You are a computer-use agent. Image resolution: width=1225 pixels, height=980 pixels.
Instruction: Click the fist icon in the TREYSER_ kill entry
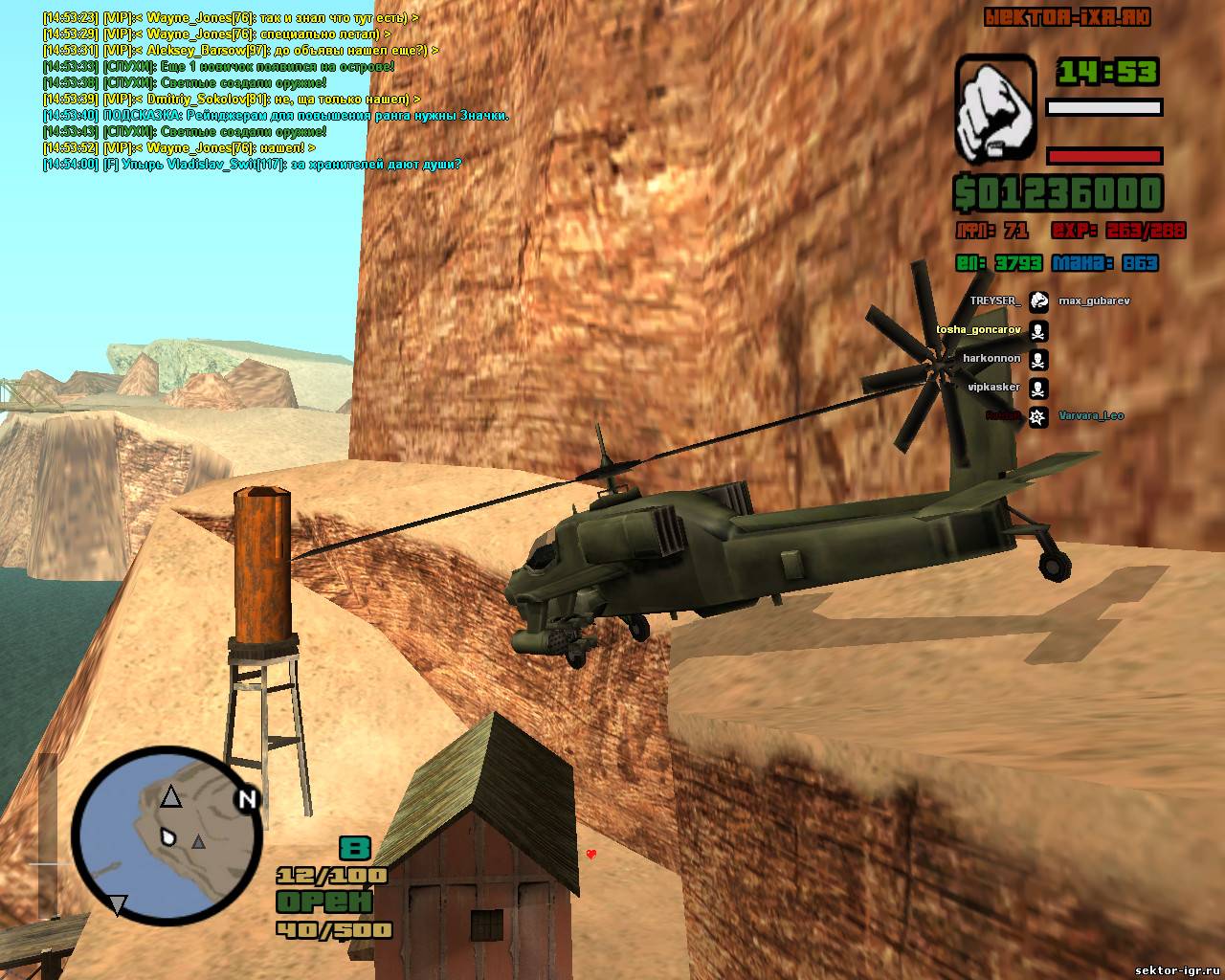click(x=1038, y=301)
